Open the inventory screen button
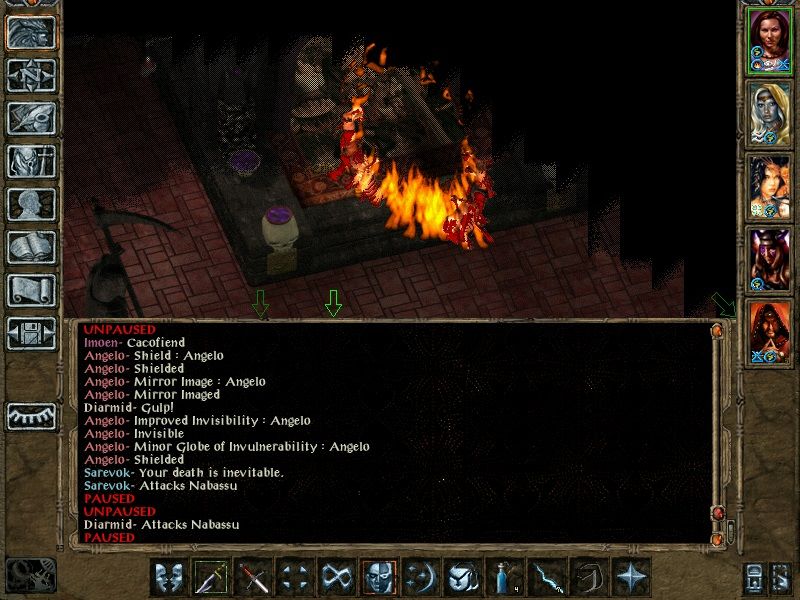 [31, 161]
